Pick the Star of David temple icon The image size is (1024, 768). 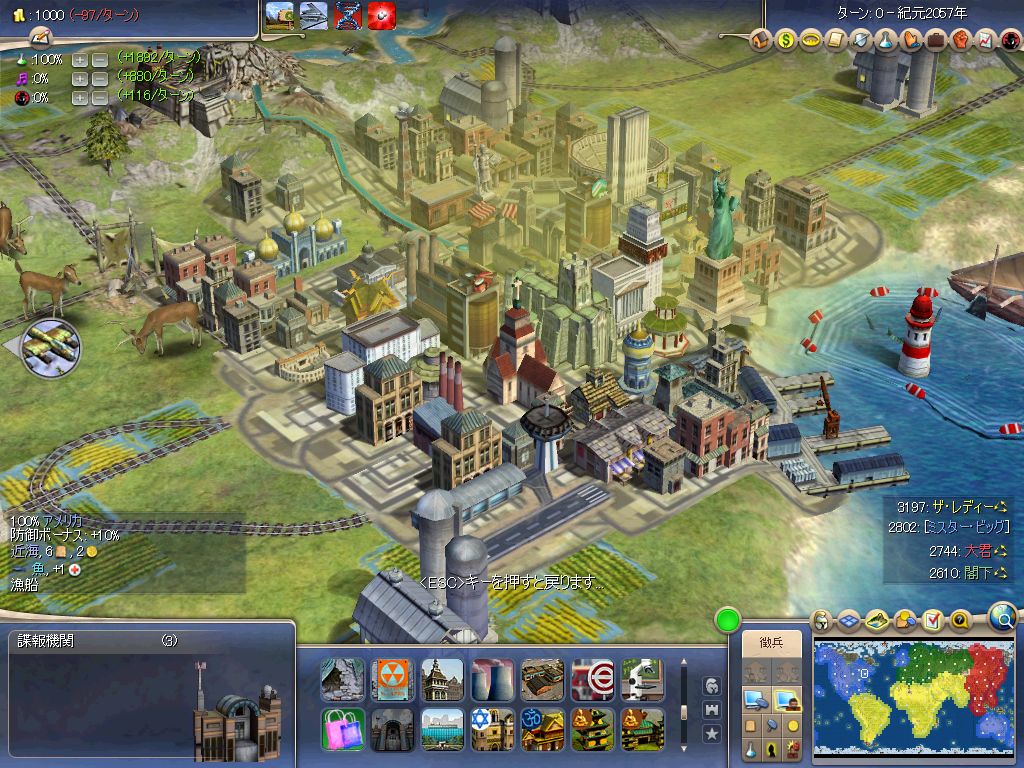point(492,729)
